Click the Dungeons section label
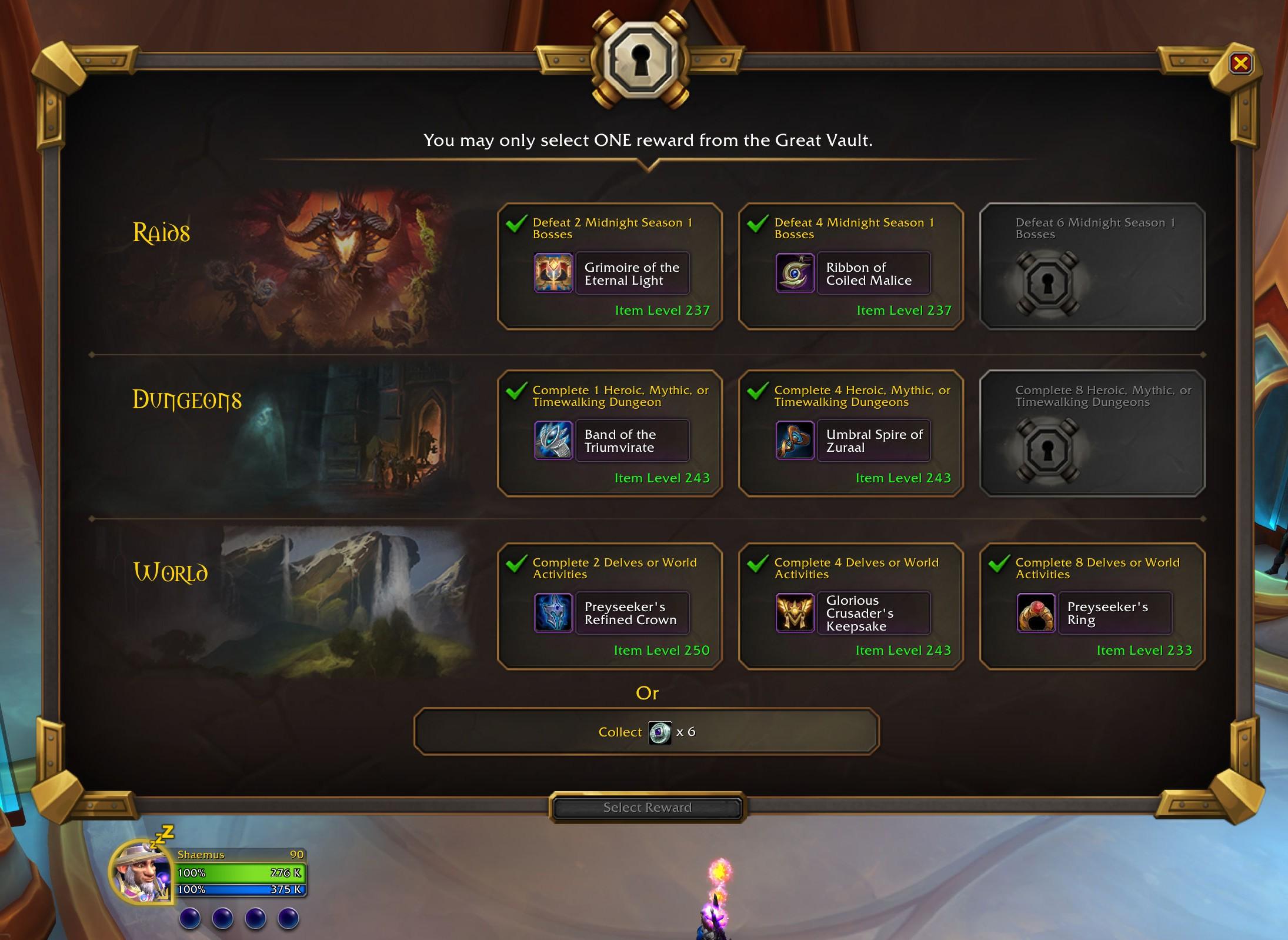 point(187,401)
